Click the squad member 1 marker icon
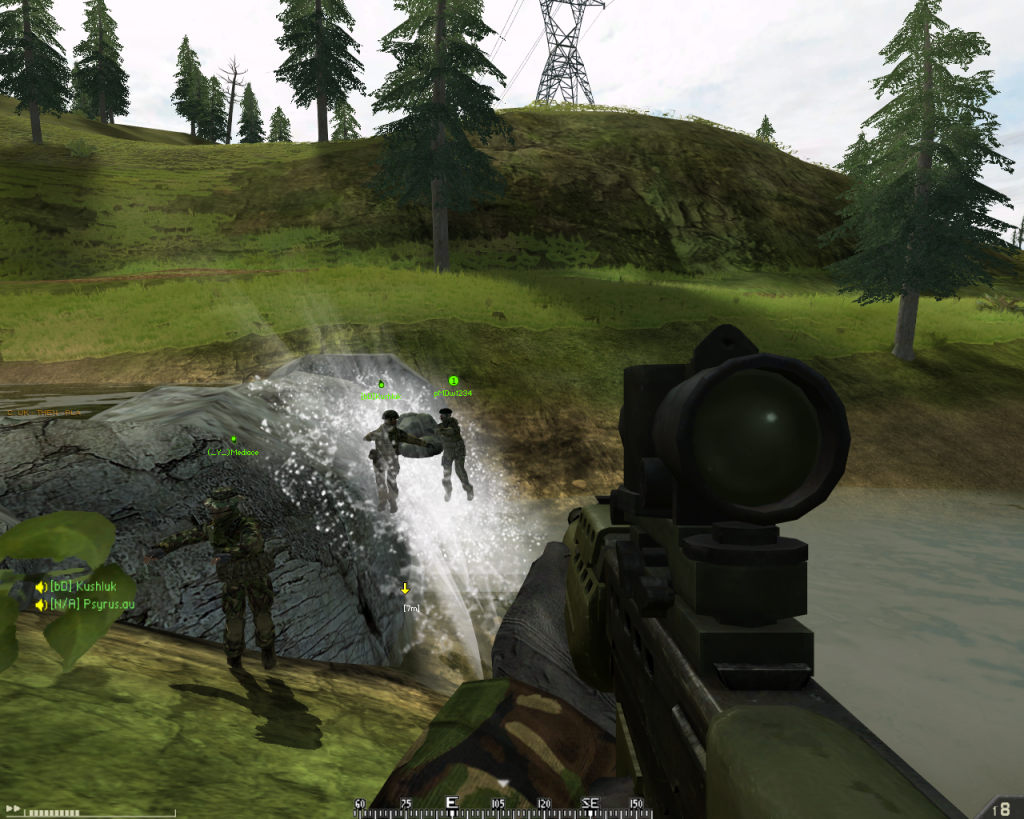The height and width of the screenshot is (819, 1024). [x=453, y=380]
